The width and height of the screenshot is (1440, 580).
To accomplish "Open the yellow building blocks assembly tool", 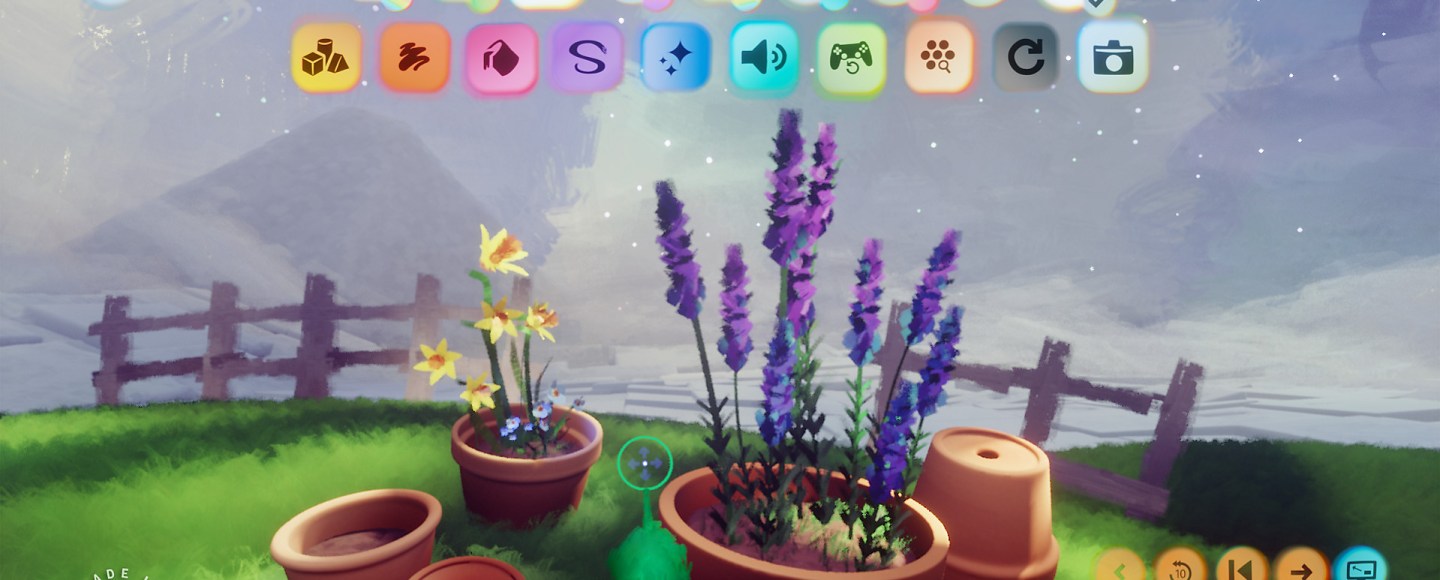I will [x=326, y=58].
